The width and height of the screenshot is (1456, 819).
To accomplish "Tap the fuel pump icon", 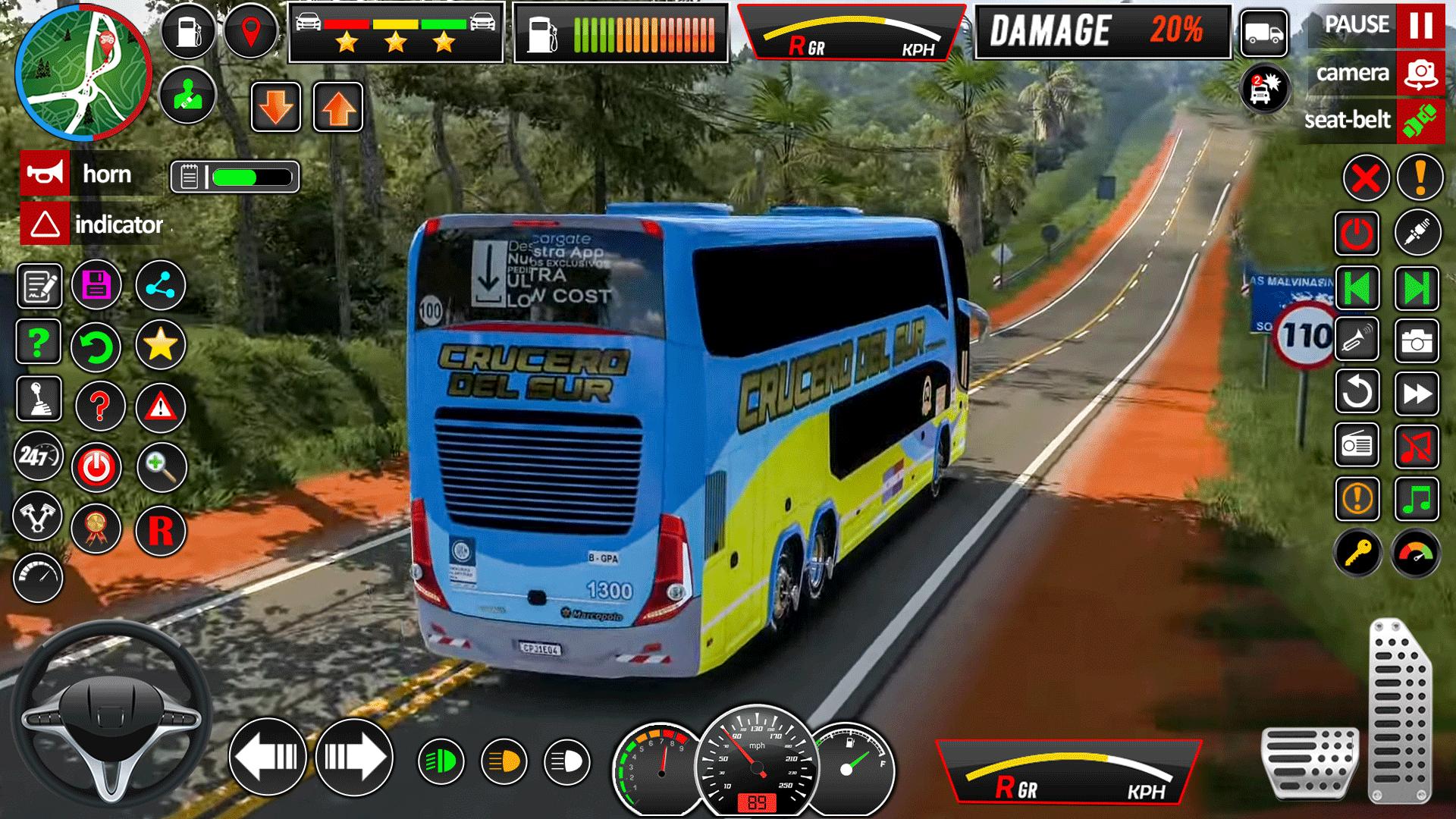I will click(188, 32).
